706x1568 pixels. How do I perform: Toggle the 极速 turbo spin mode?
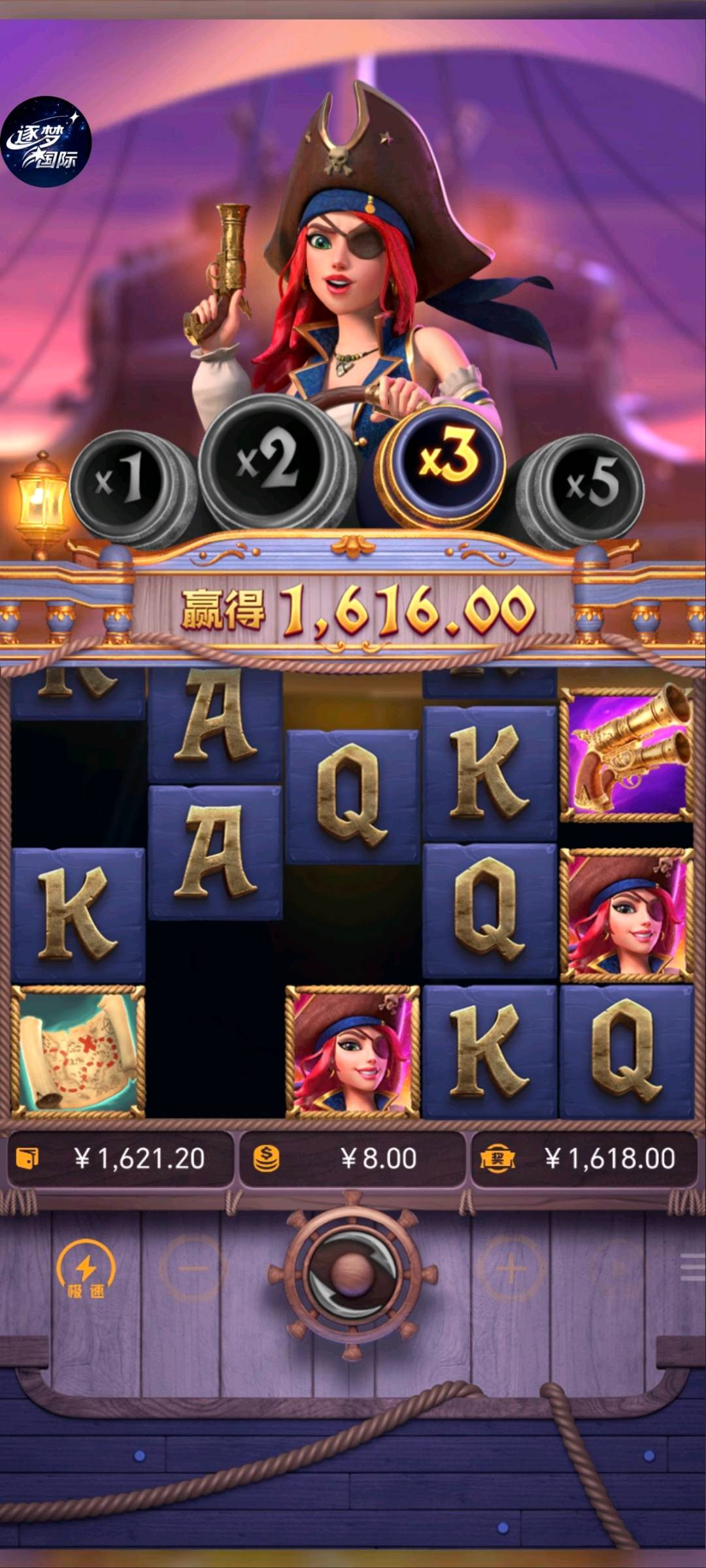(86, 1271)
